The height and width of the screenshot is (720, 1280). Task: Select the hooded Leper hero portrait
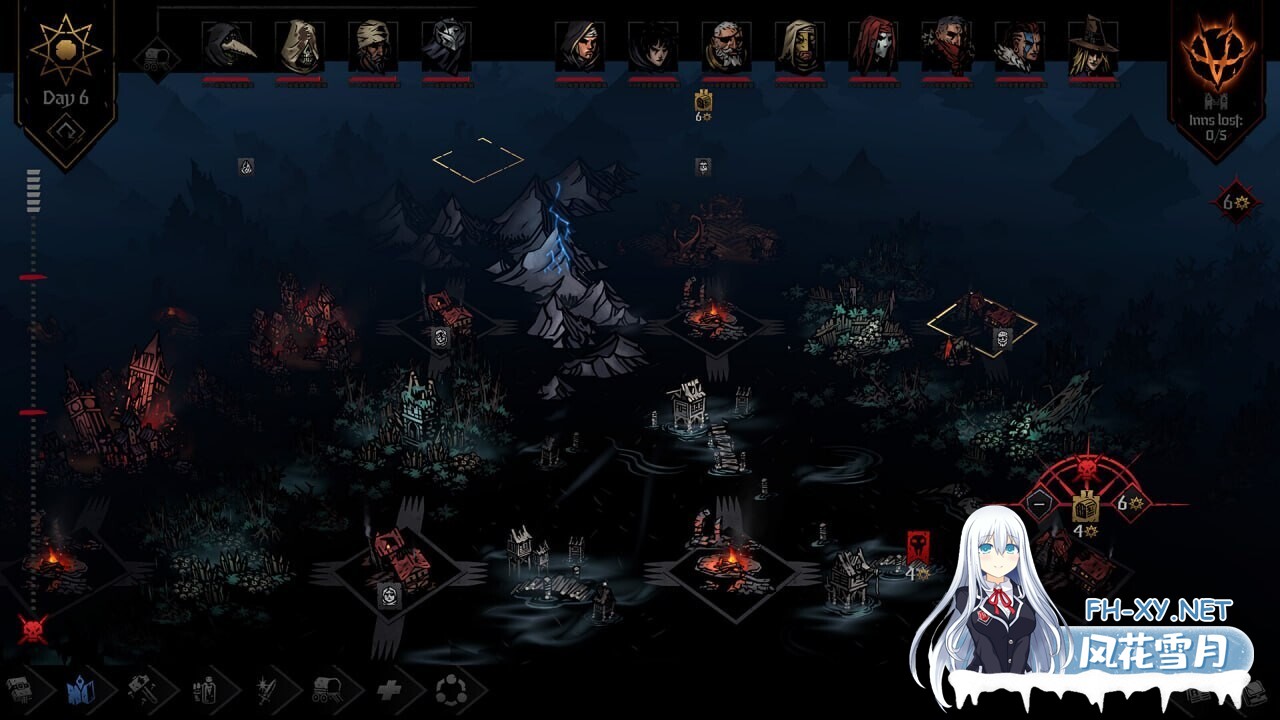coord(300,46)
